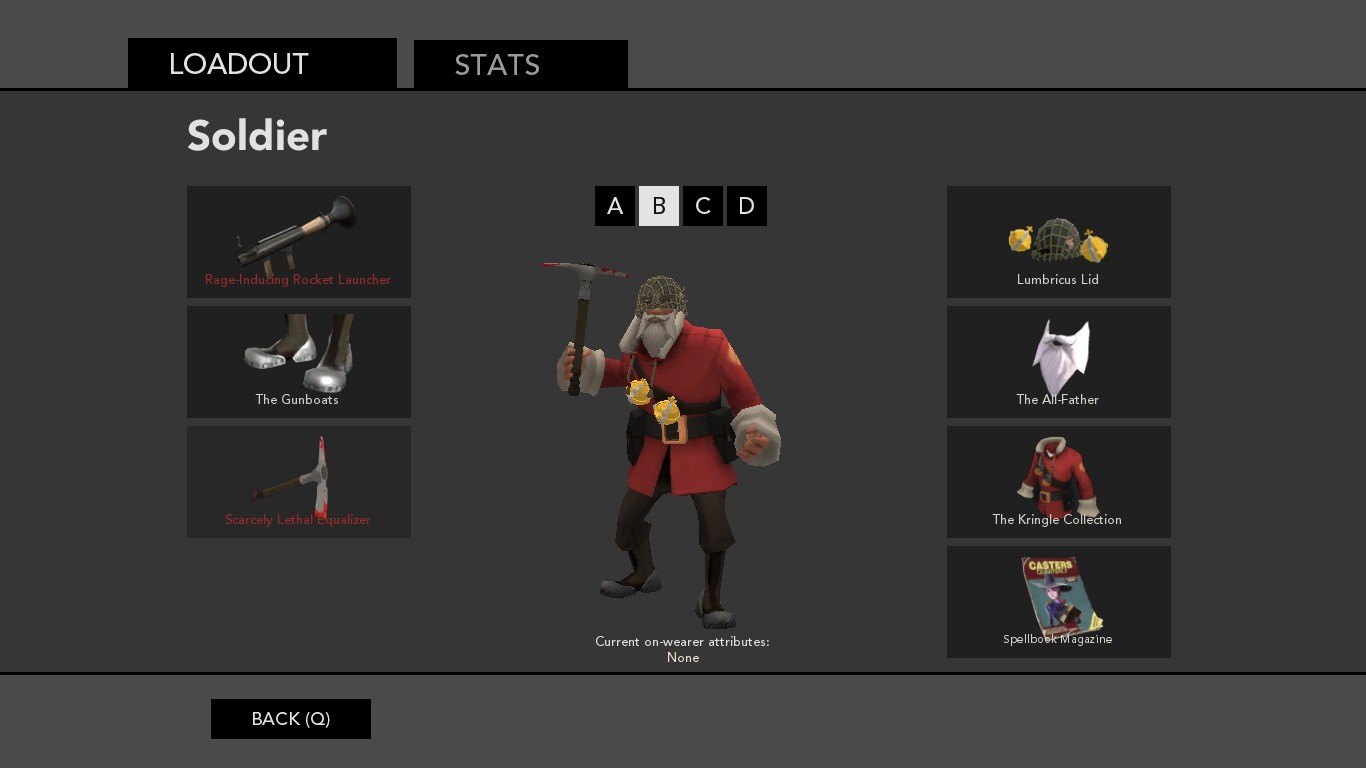Switch to the LOADOUT tab
Viewport: 1366px width, 768px height.
click(x=262, y=64)
